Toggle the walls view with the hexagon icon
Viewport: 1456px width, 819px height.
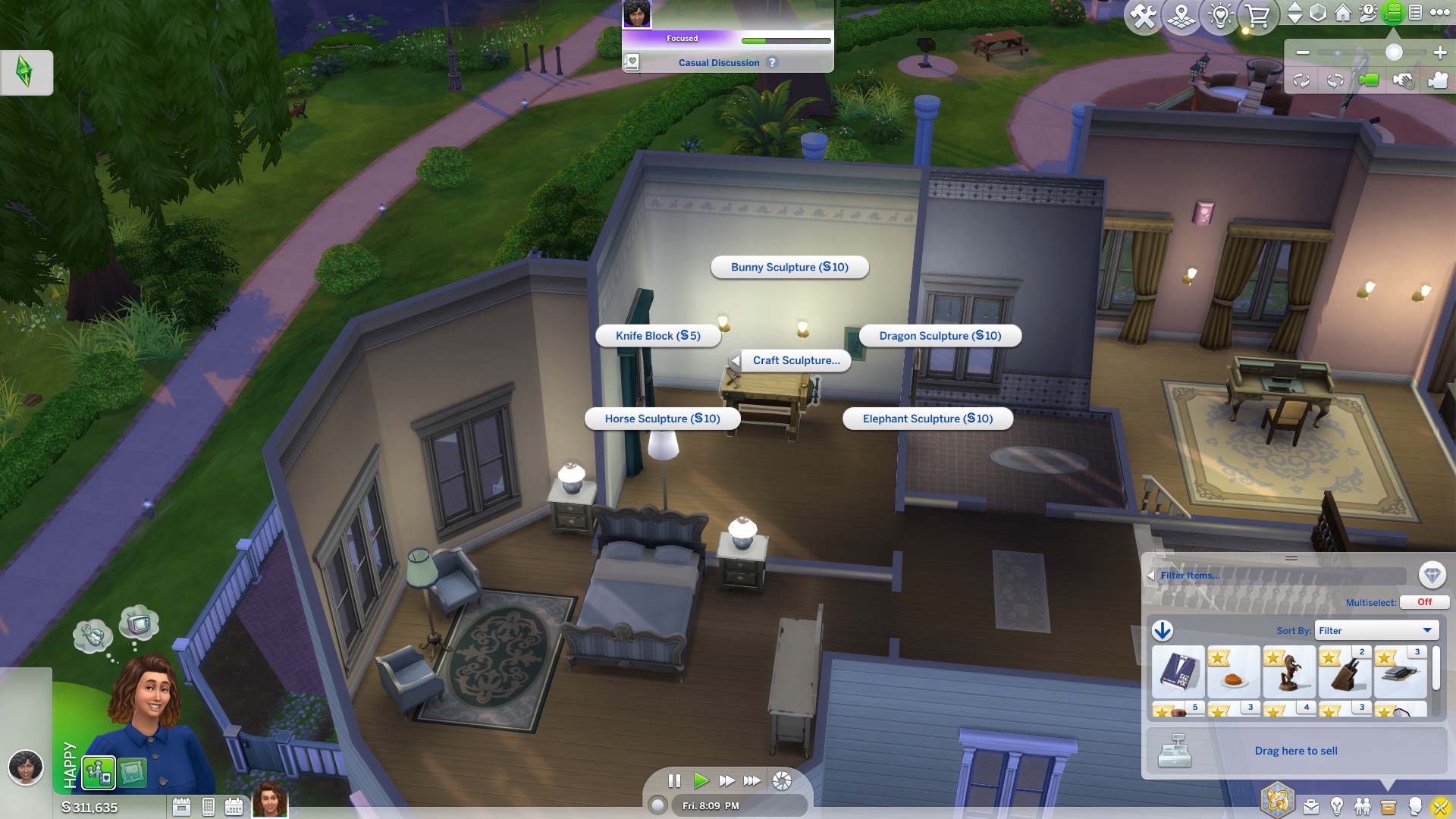(x=1317, y=12)
